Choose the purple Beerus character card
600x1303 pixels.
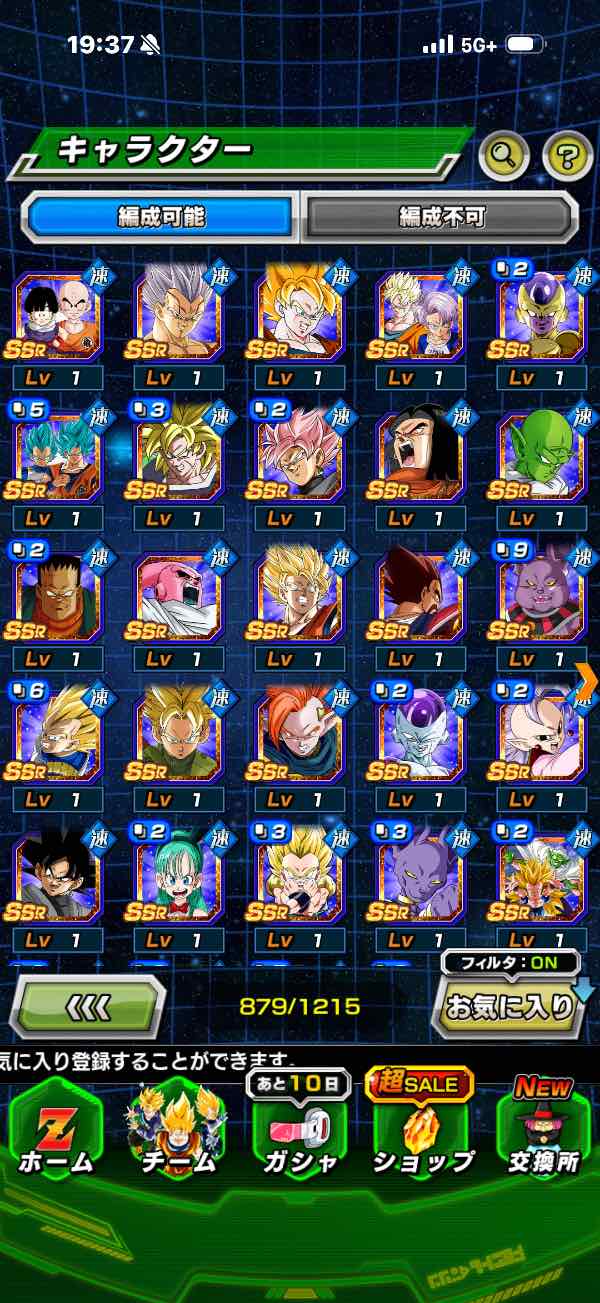(x=420, y=878)
